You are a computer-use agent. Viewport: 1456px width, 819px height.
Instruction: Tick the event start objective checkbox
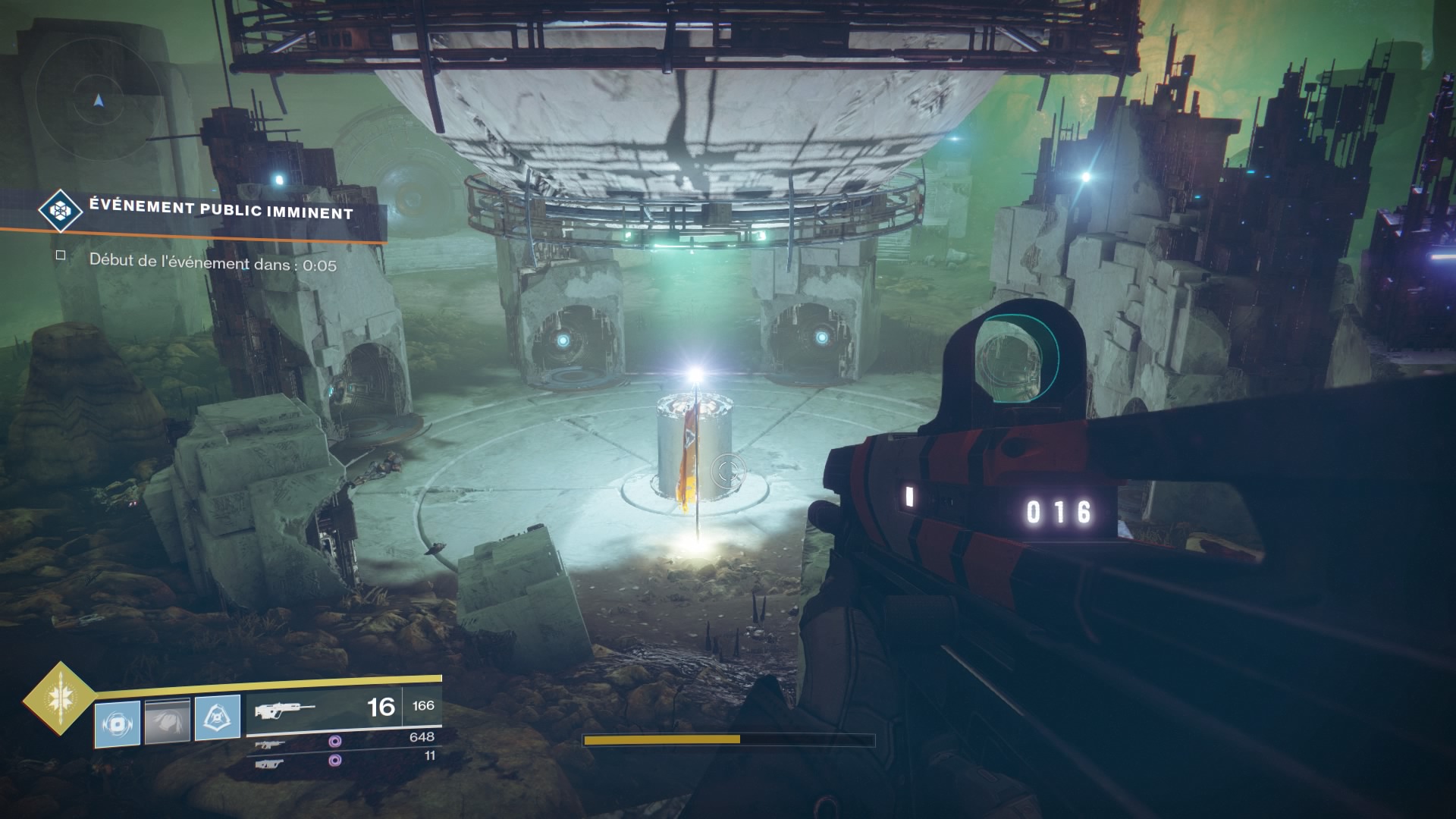point(61,256)
